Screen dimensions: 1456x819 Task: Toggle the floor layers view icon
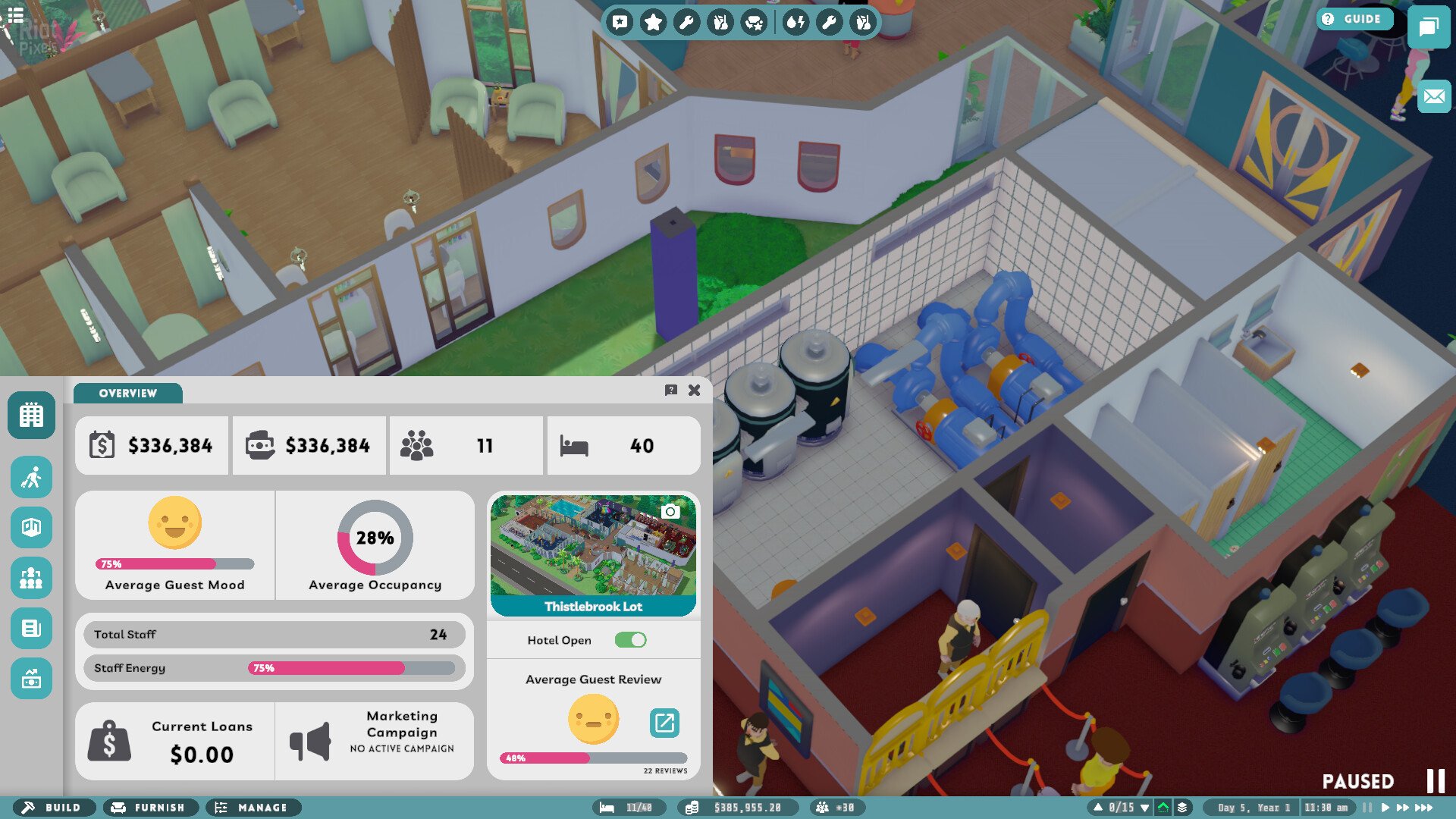(x=1183, y=808)
